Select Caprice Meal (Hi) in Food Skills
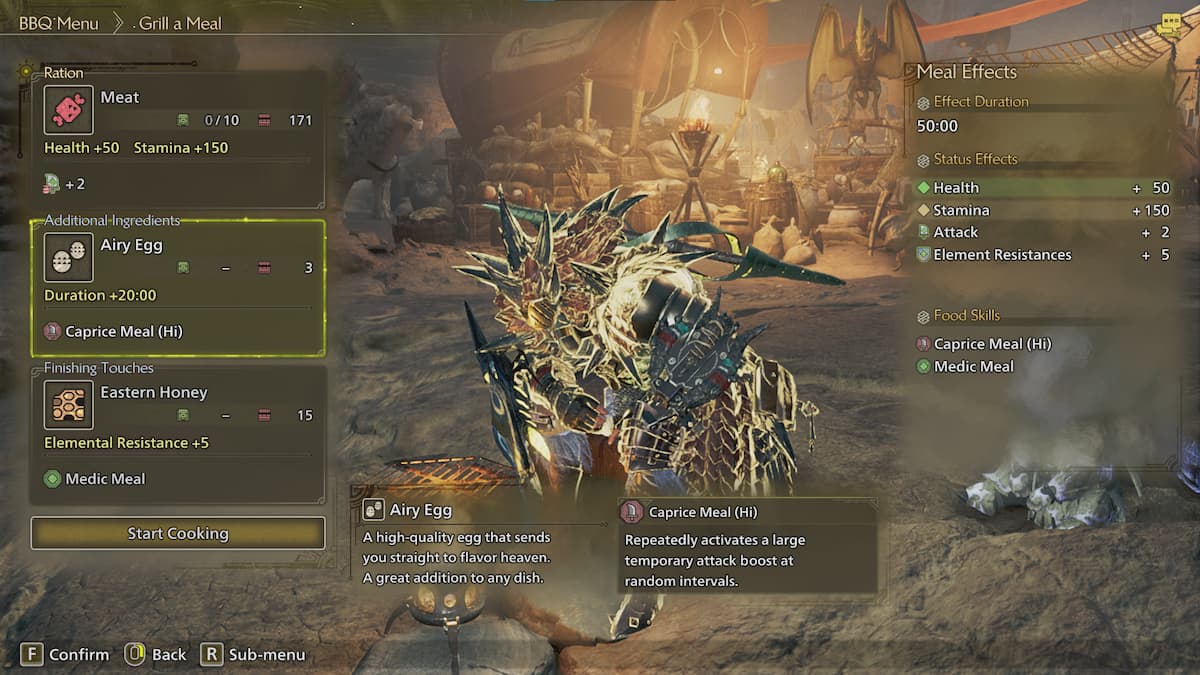 pos(992,344)
